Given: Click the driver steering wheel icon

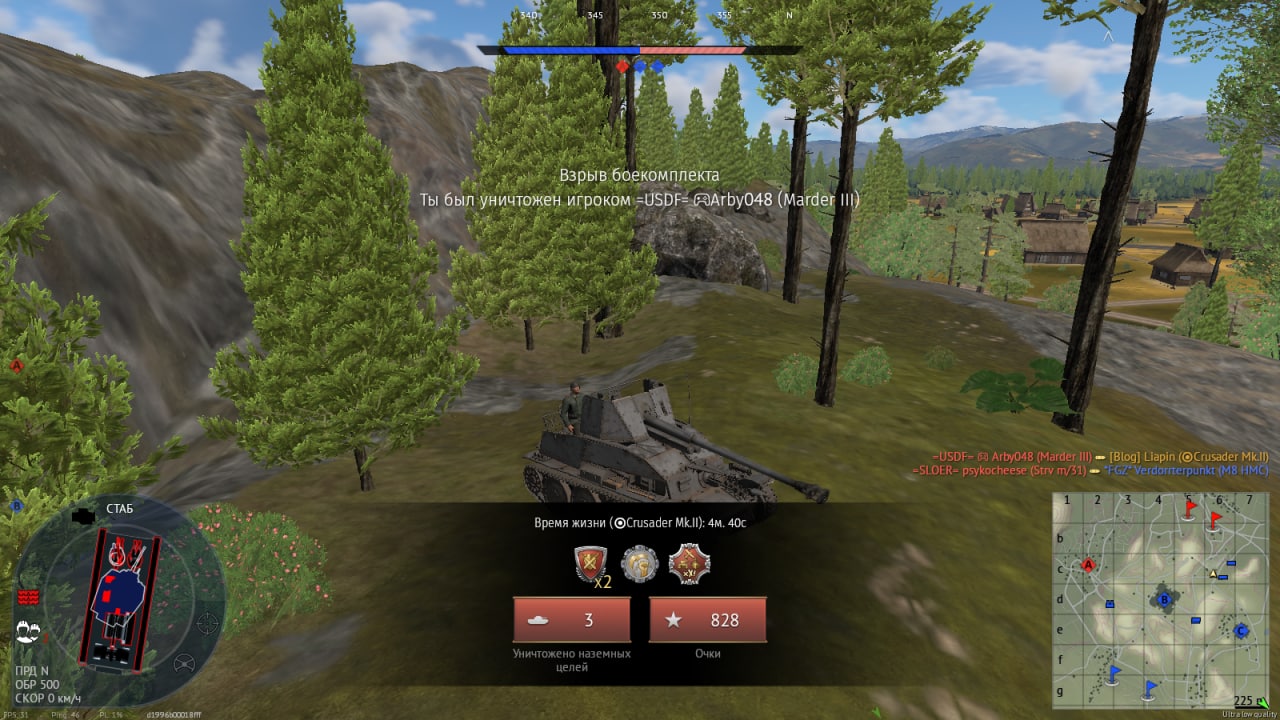Looking at the screenshot, I should click(184, 663).
